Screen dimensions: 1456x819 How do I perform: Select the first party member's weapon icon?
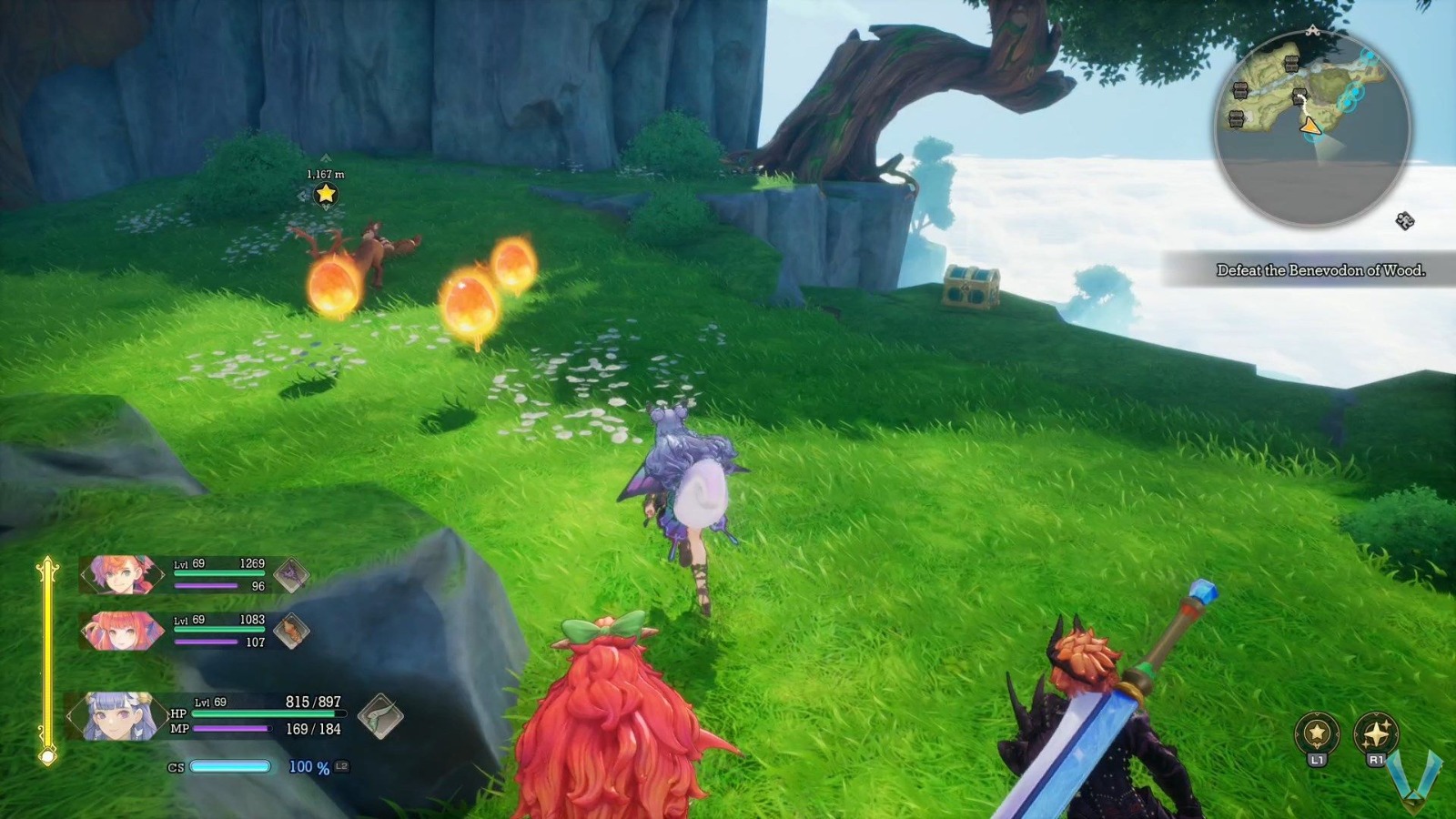click(293, 575)
